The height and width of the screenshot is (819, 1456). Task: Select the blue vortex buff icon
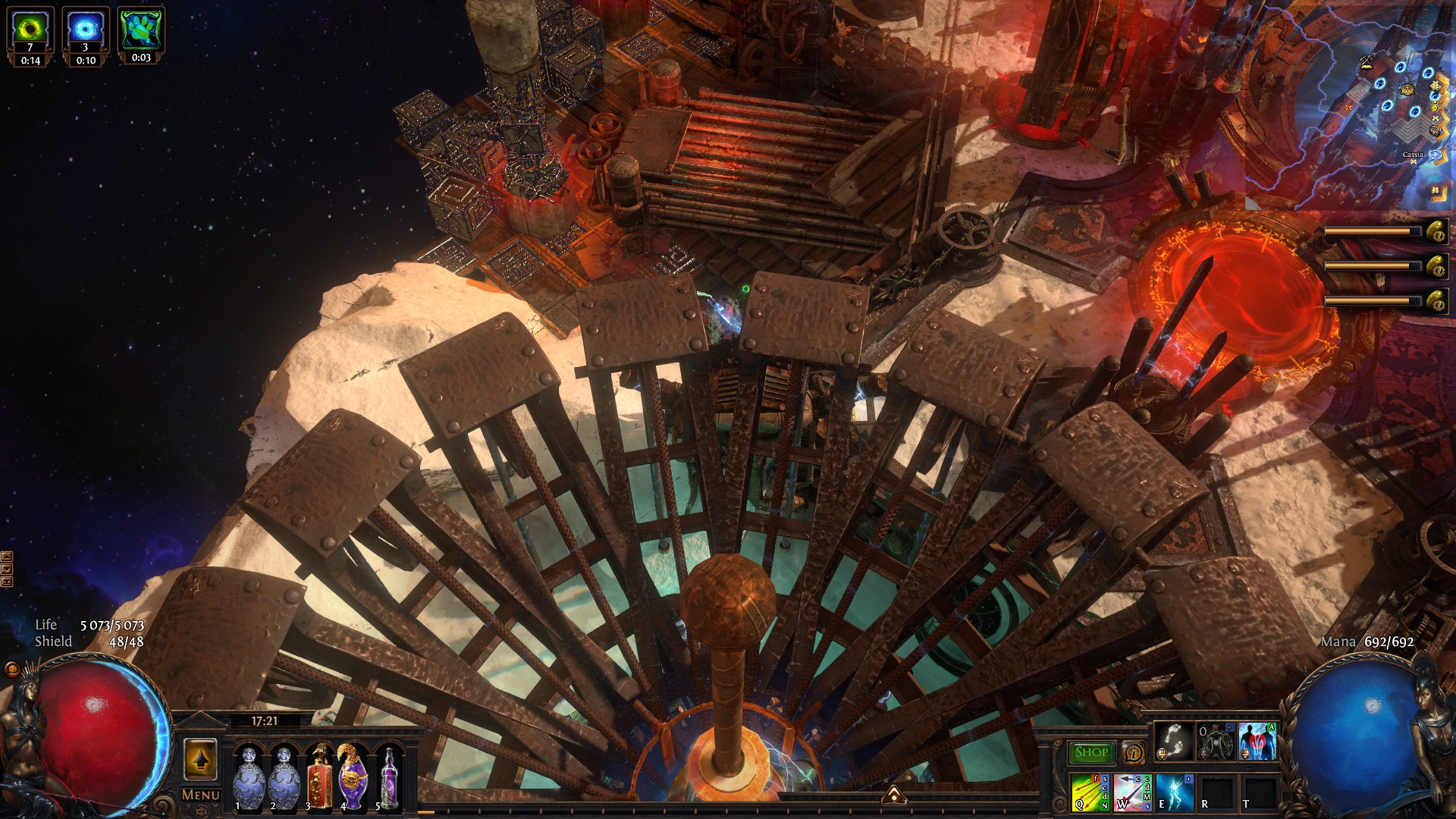coord(86,30)
